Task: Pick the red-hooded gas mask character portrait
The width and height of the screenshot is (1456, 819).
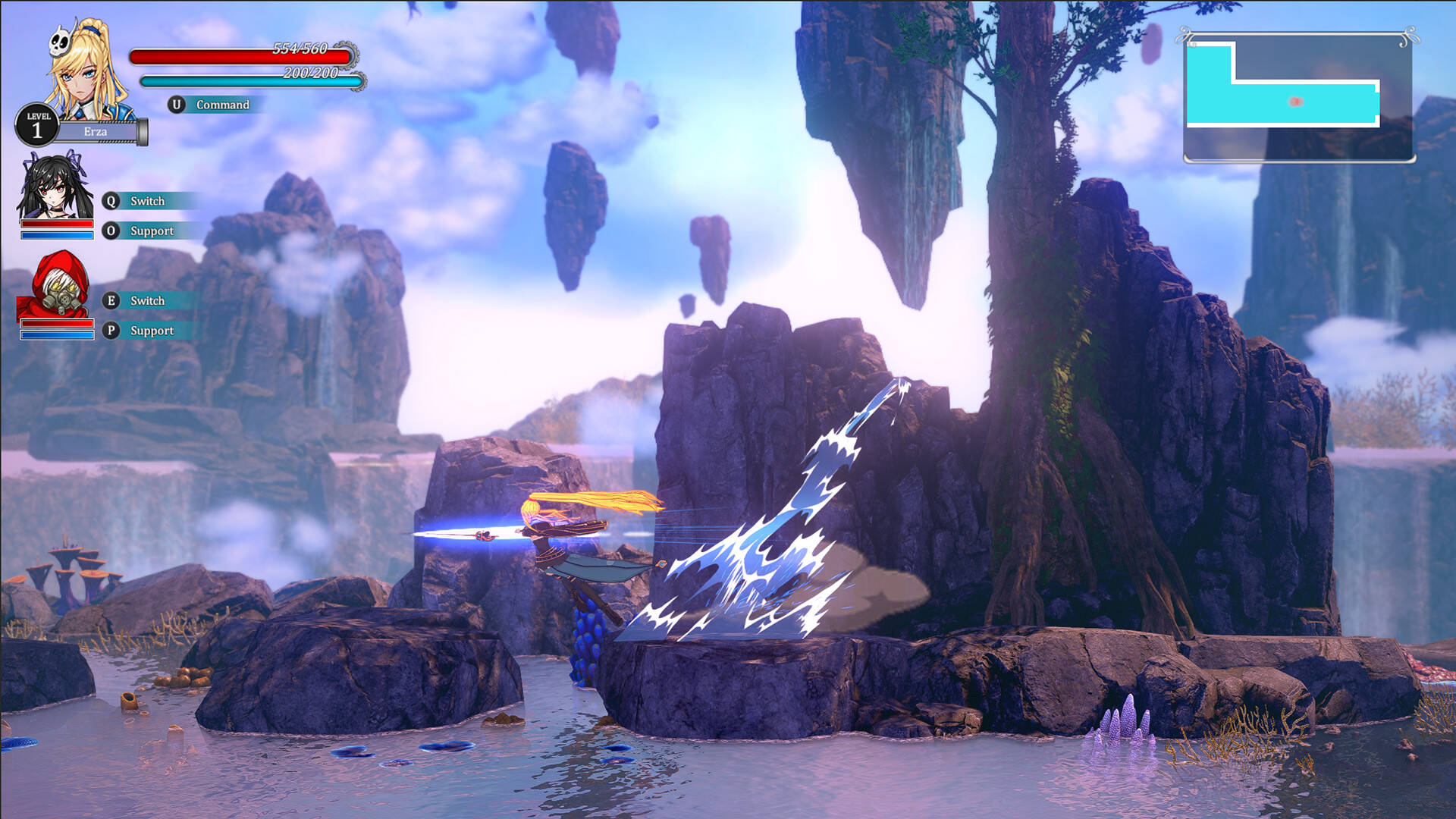Action: (55, 284)
